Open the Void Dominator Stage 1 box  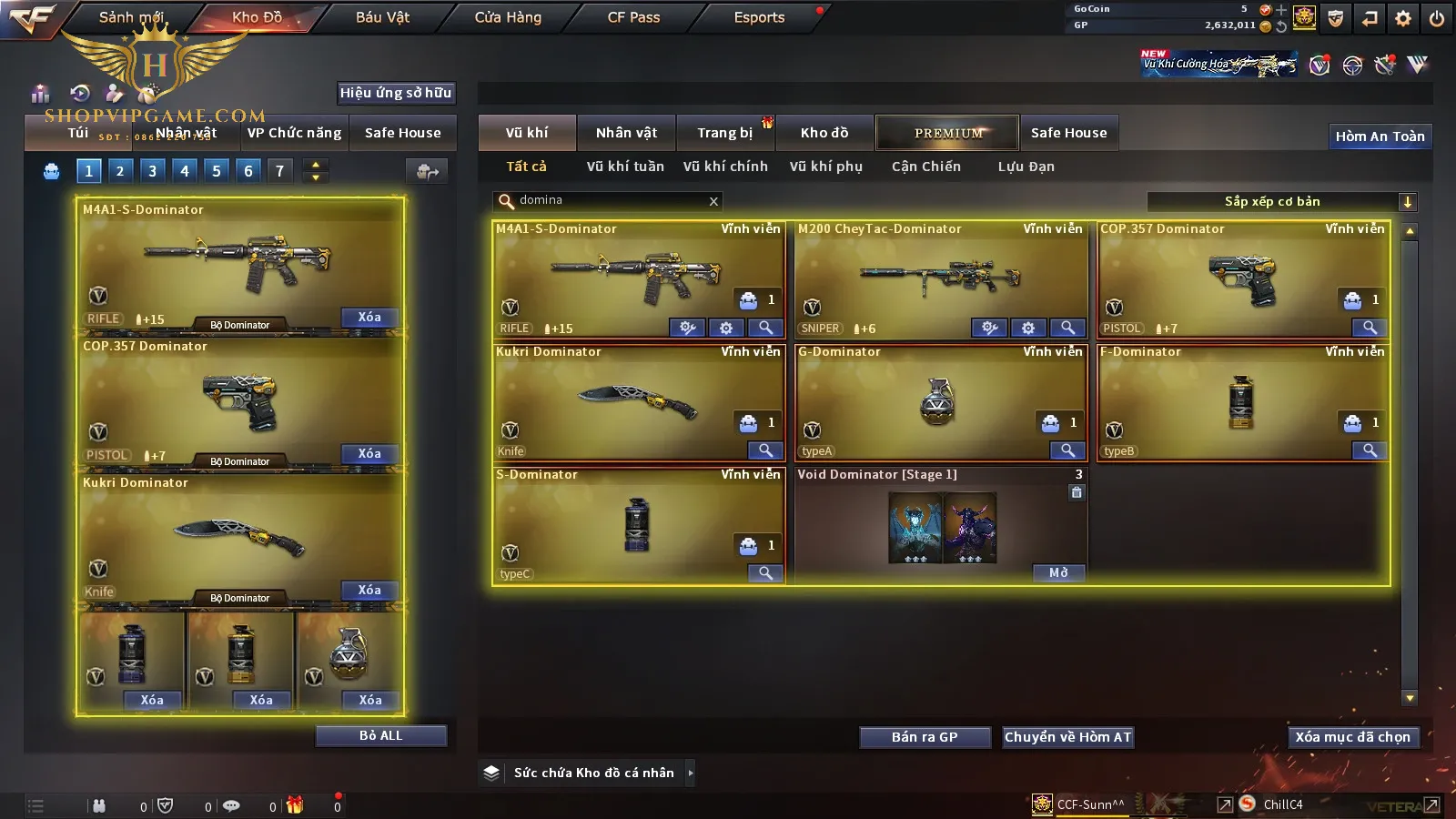pyautogui.click(x=1057, y=572)
